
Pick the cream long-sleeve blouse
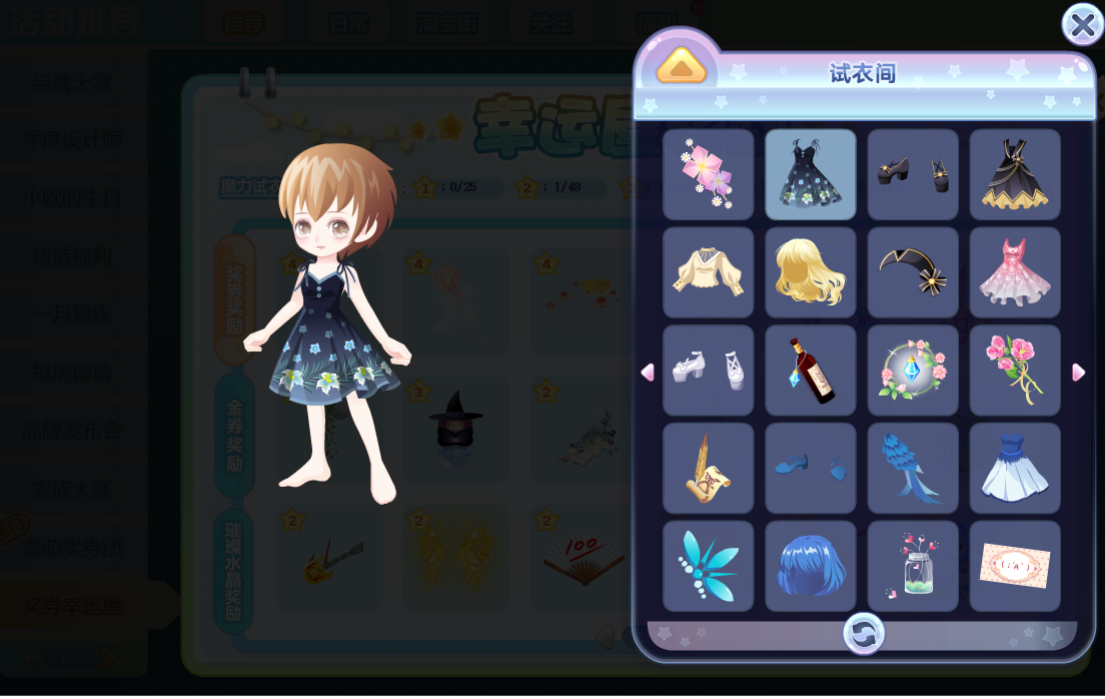pos(708,272)
